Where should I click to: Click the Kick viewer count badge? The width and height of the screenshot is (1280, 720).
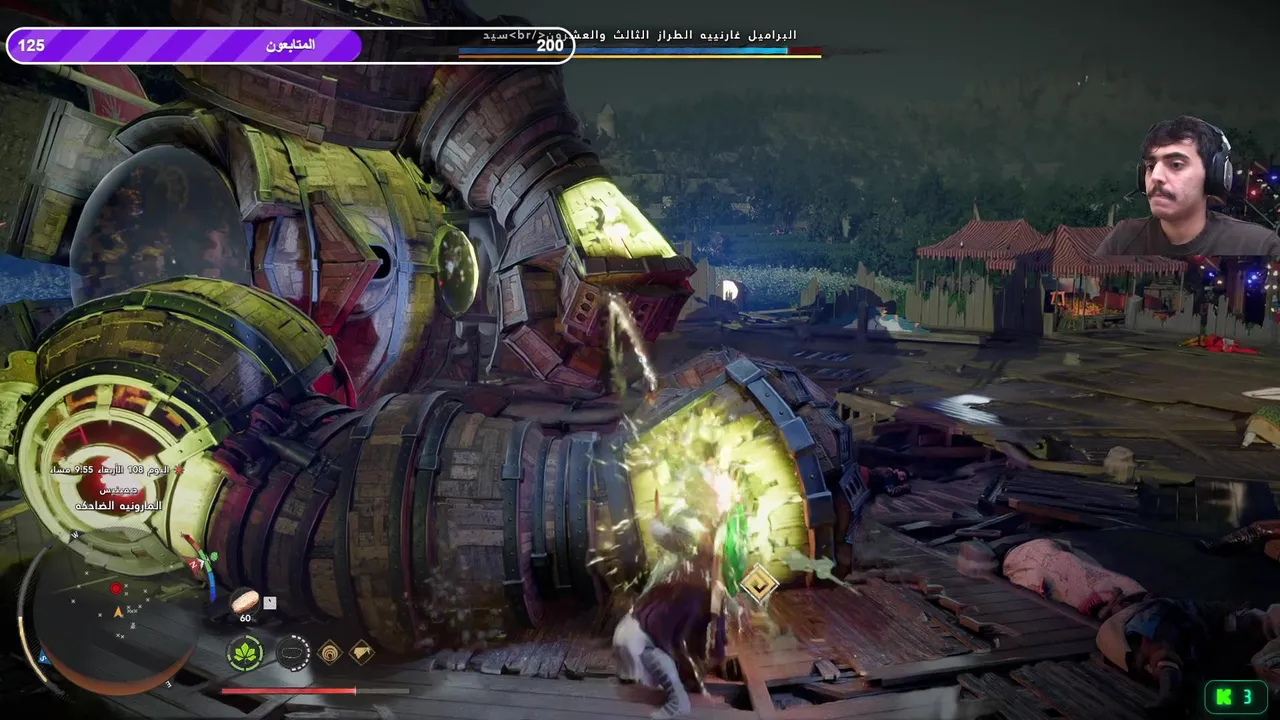[1236, 697]
